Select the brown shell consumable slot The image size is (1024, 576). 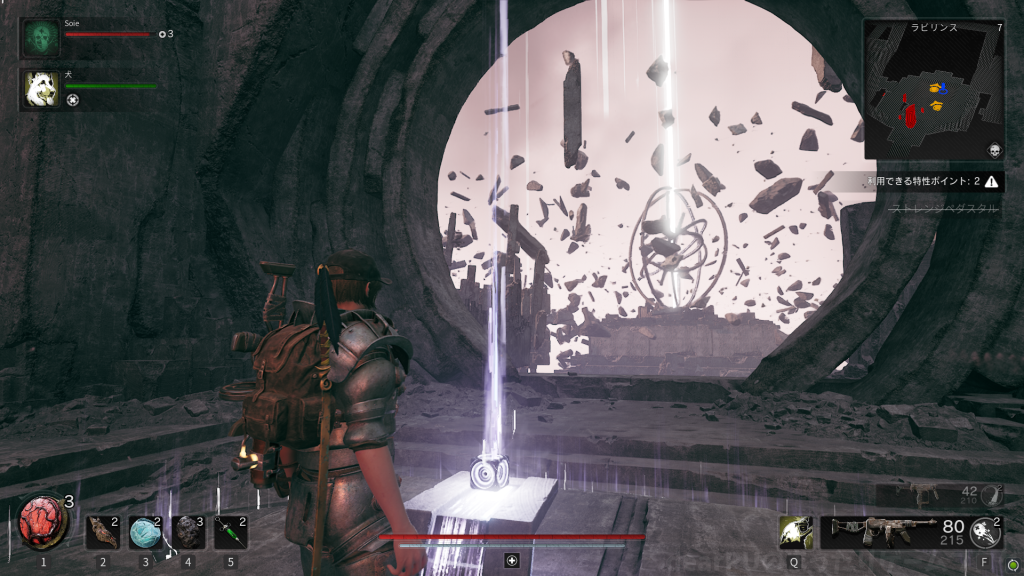[102, 532]
